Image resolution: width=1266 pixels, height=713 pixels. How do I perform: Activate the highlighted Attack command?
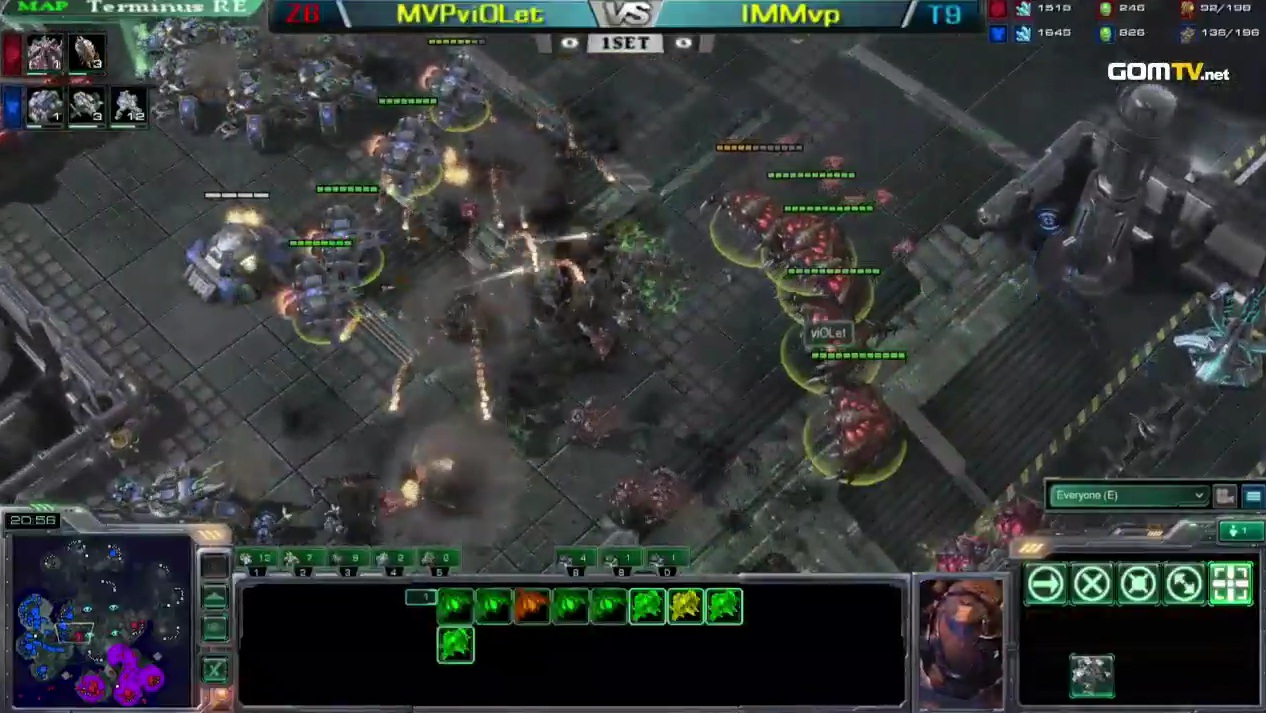pyautogui.click(x=1230, y=584)
